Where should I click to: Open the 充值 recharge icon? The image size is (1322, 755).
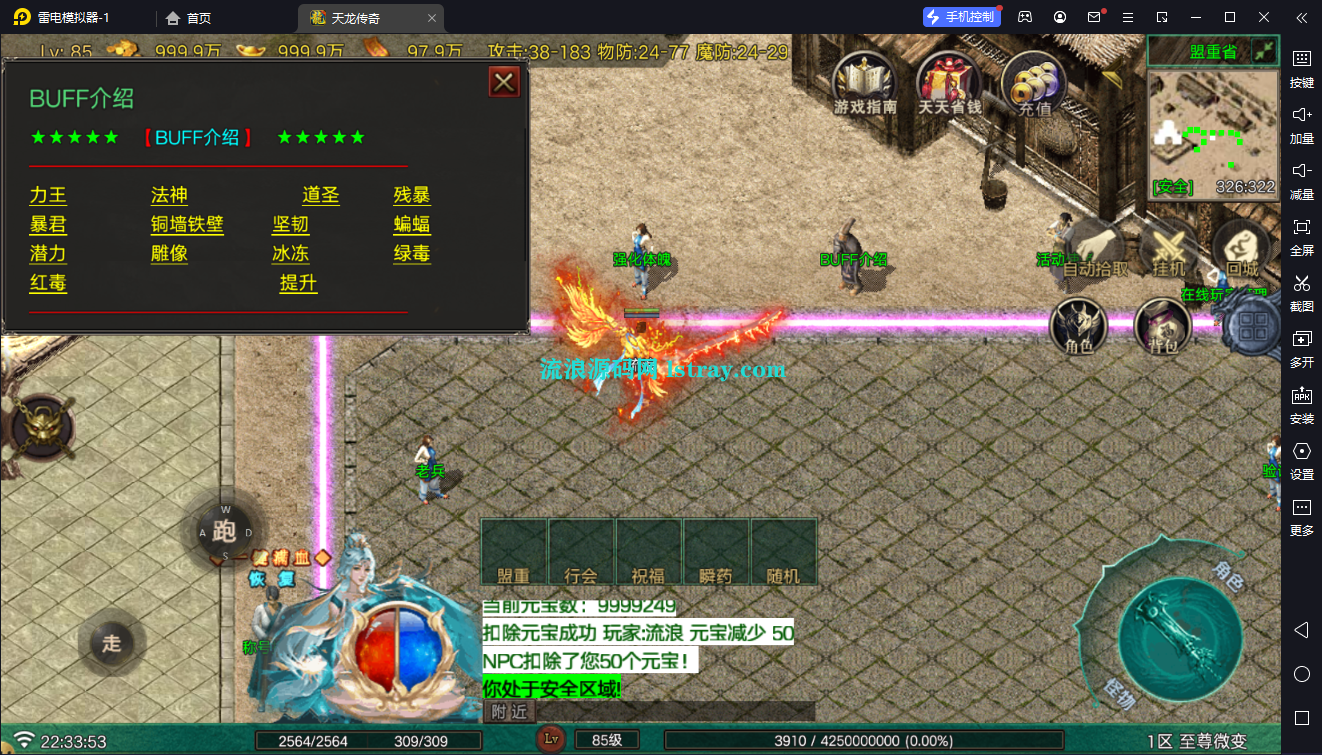(1034, 84)
